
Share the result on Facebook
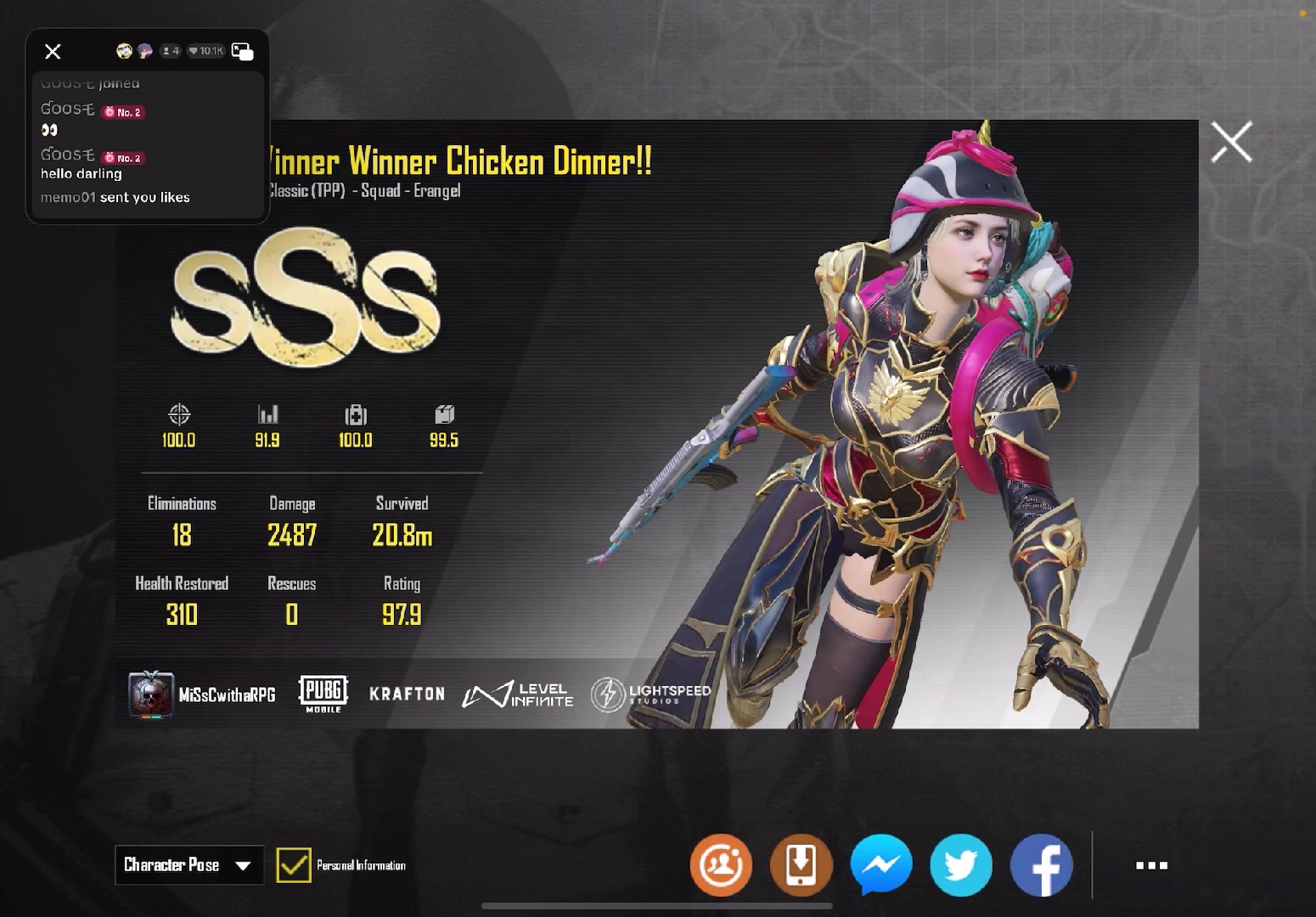(x=1041, y=865)
